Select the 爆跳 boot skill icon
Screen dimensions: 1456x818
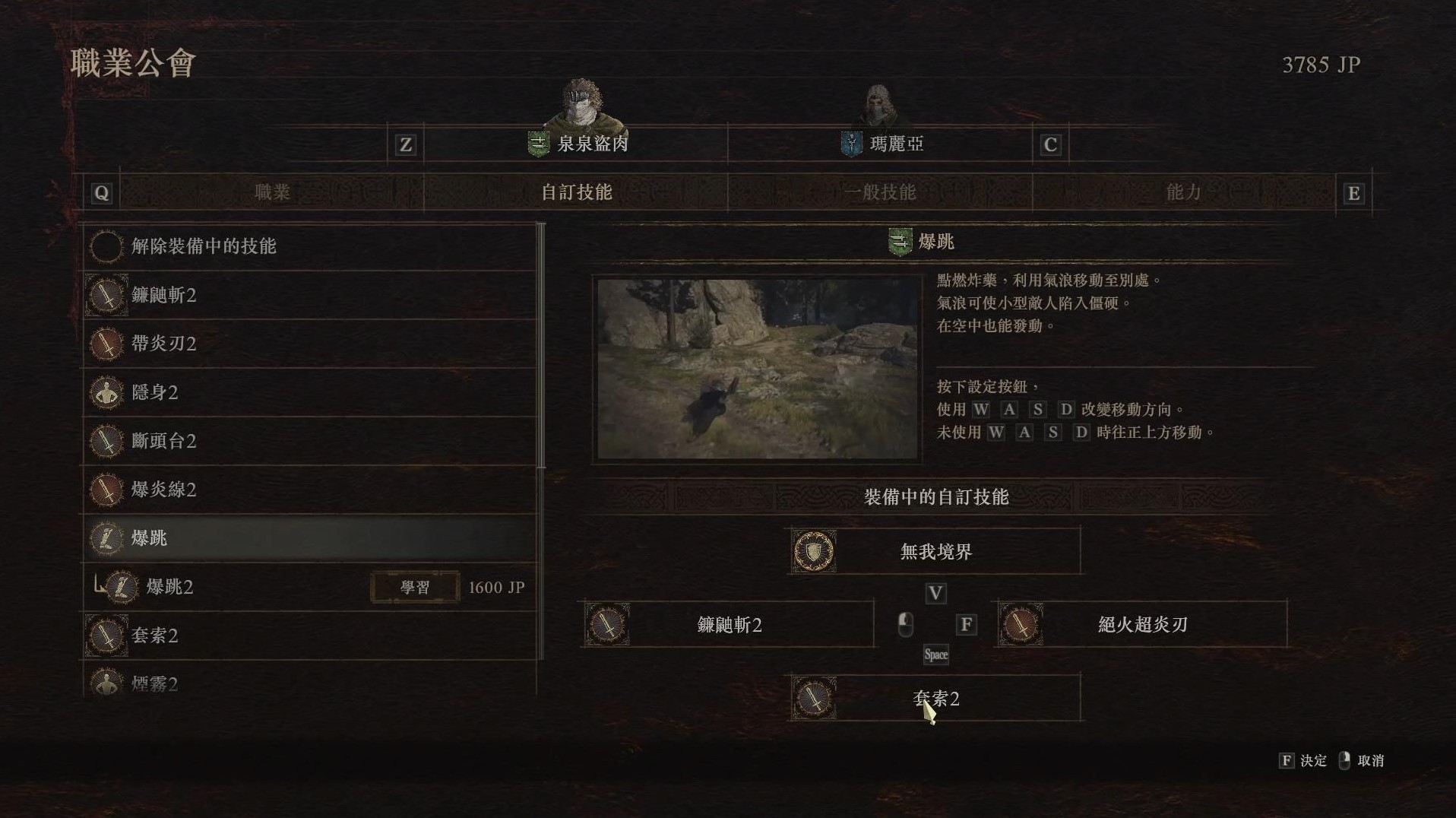(x=107, y=538)
